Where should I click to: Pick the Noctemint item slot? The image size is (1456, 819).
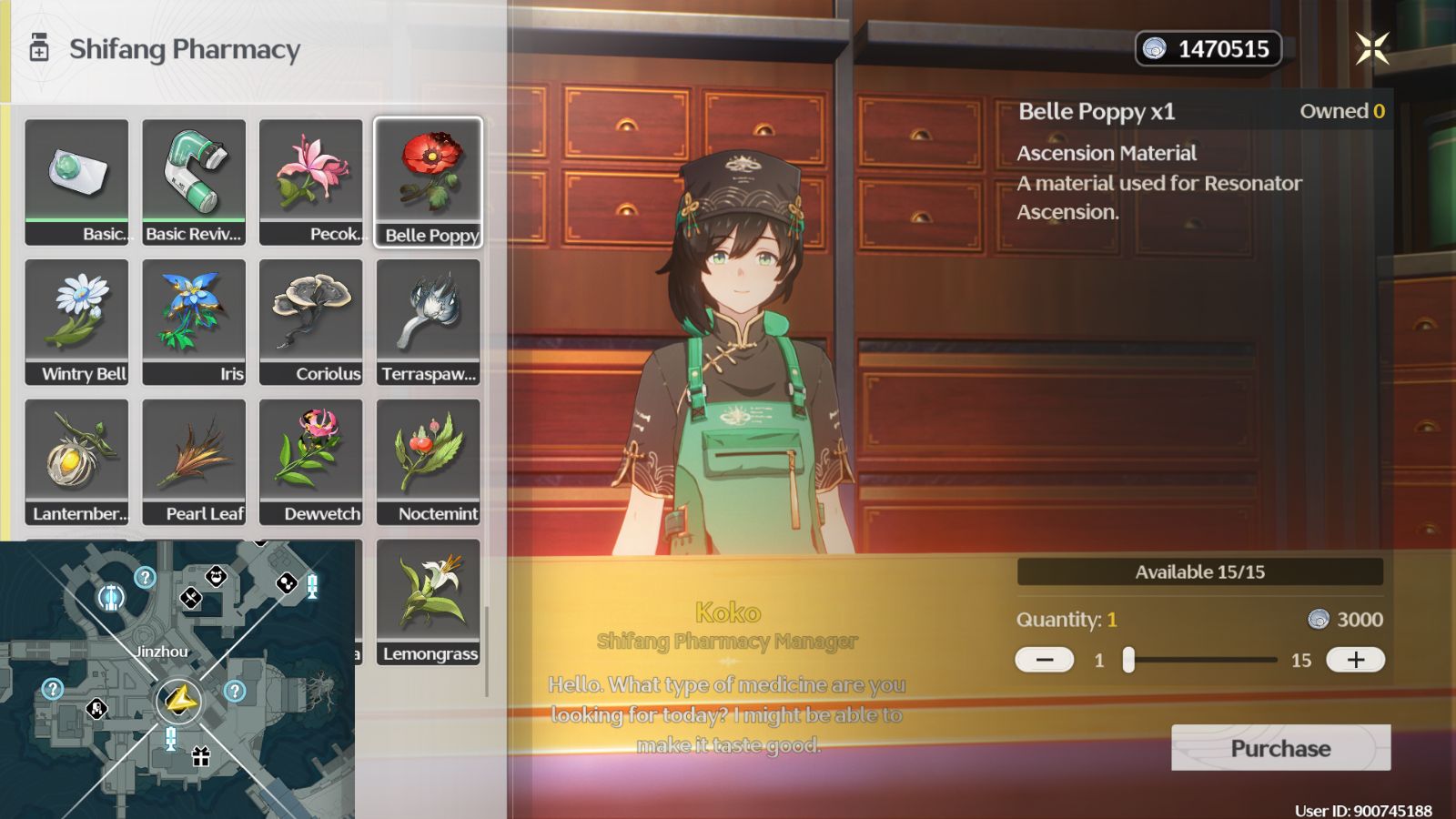click(428, 462)
